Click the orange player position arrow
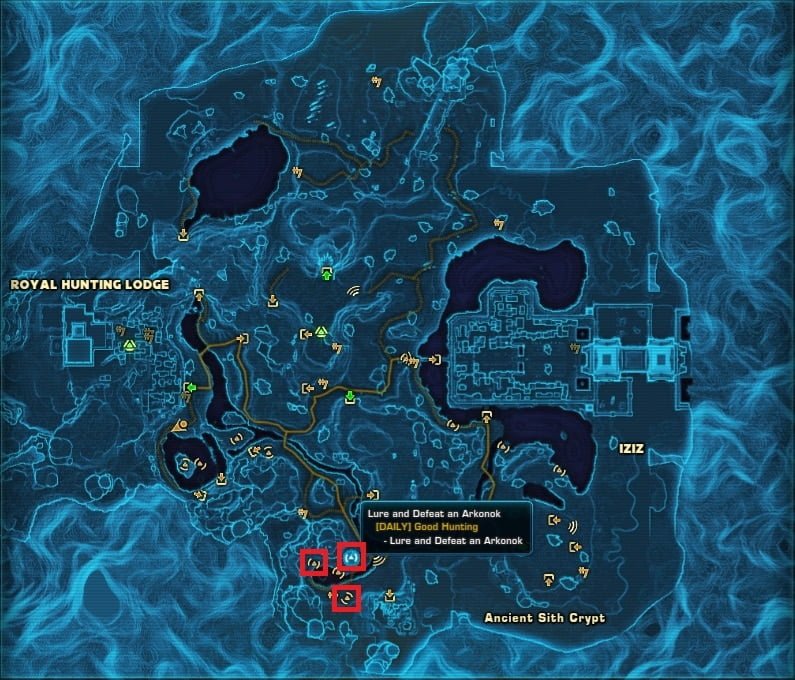The width and height of the screenshot is (795, 680). [179, 426]
